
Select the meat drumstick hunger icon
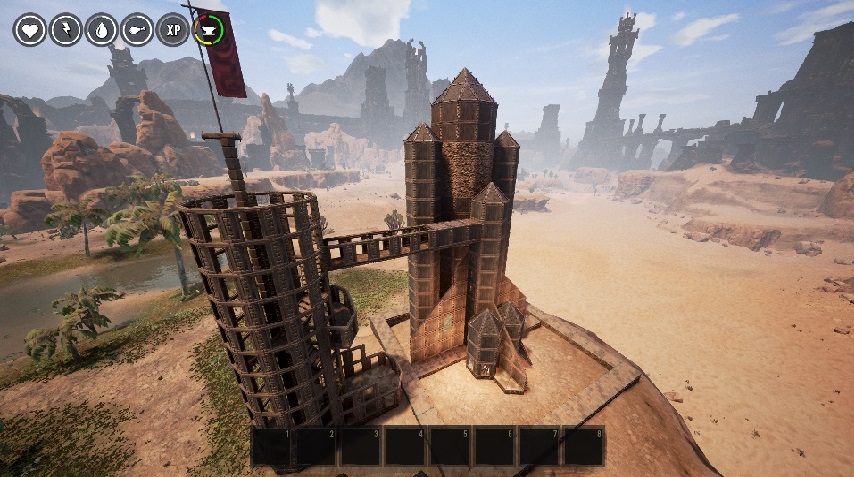[x=137, y=29]
